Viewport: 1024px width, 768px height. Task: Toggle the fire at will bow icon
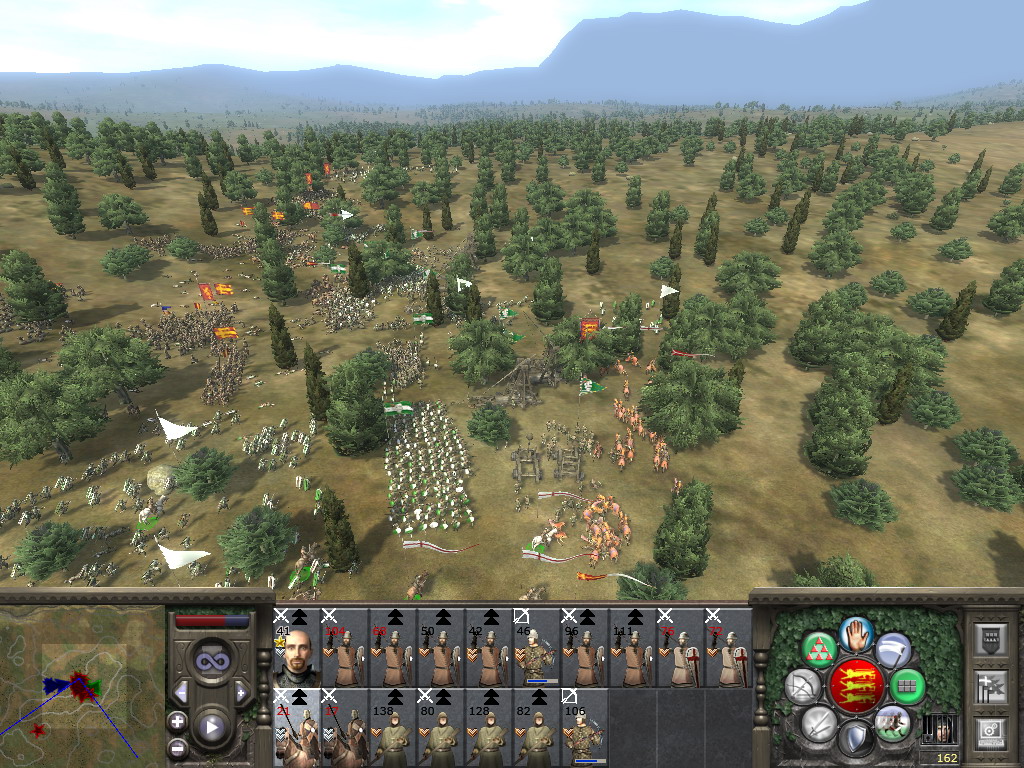point(802,687)
